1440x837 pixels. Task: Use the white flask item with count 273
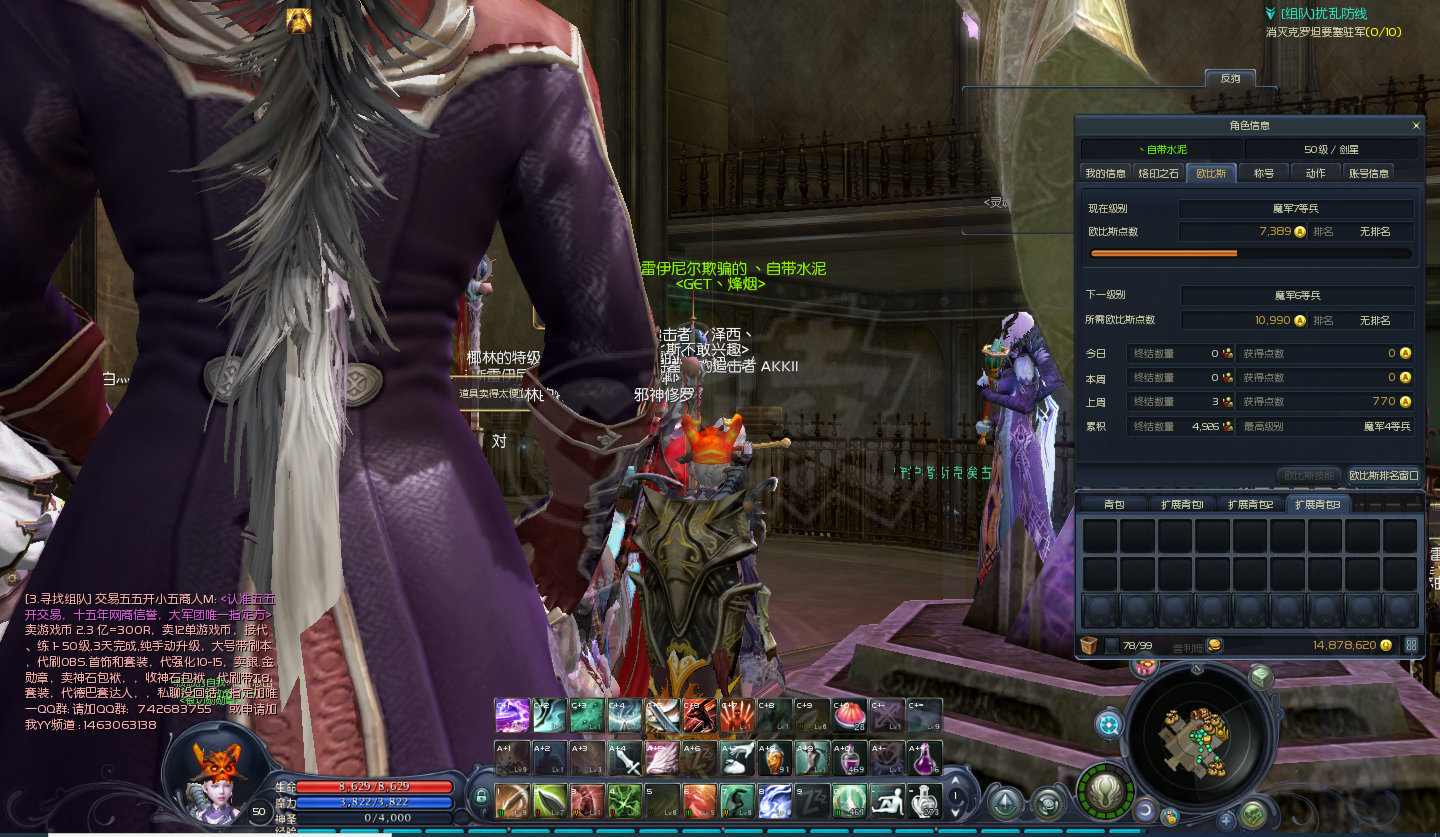coord(925,800)
